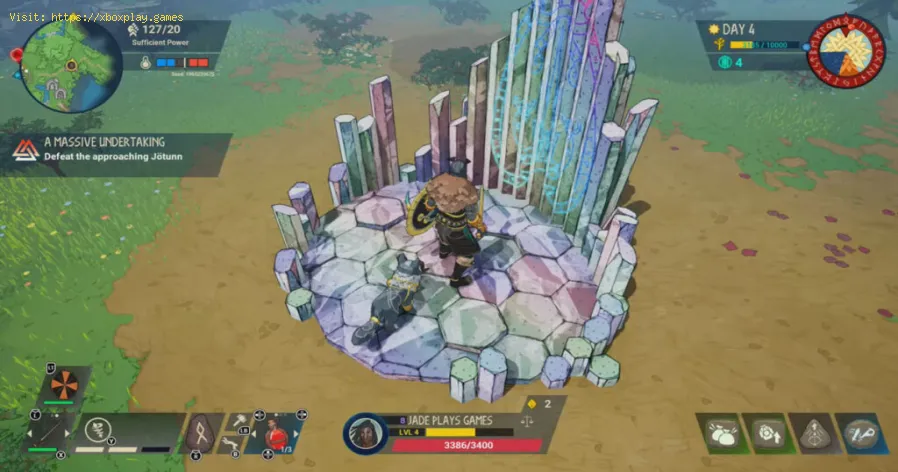Viewport: 898px width, 472px height.
Task: Choose the equipped weapon slot
Action: 47,432
